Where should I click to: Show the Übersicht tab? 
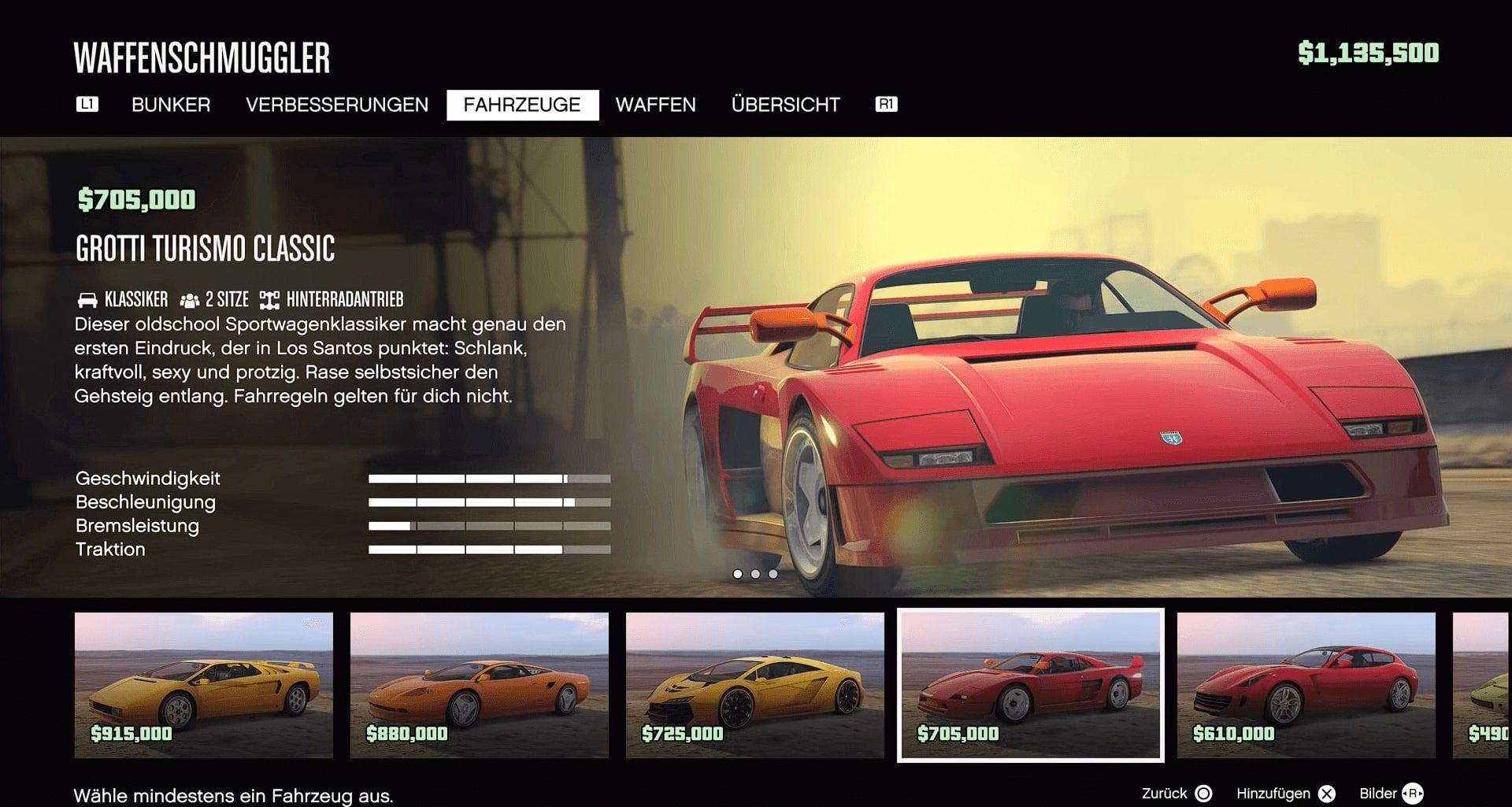tap(785, 105)
